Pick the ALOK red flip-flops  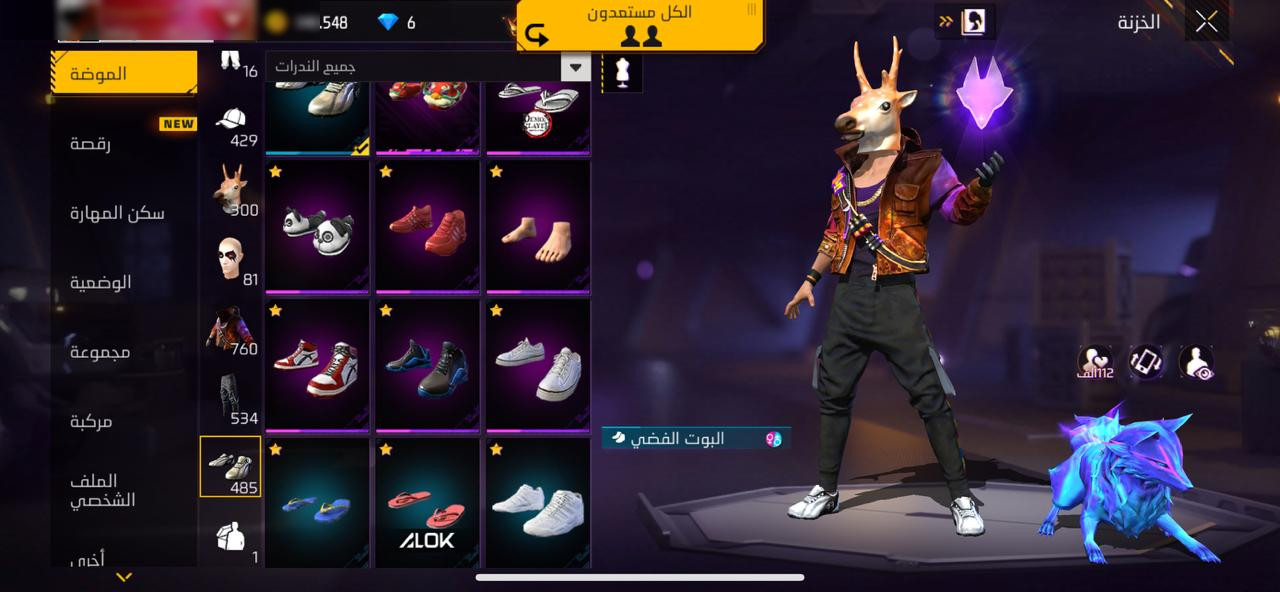tap(428, 505)
